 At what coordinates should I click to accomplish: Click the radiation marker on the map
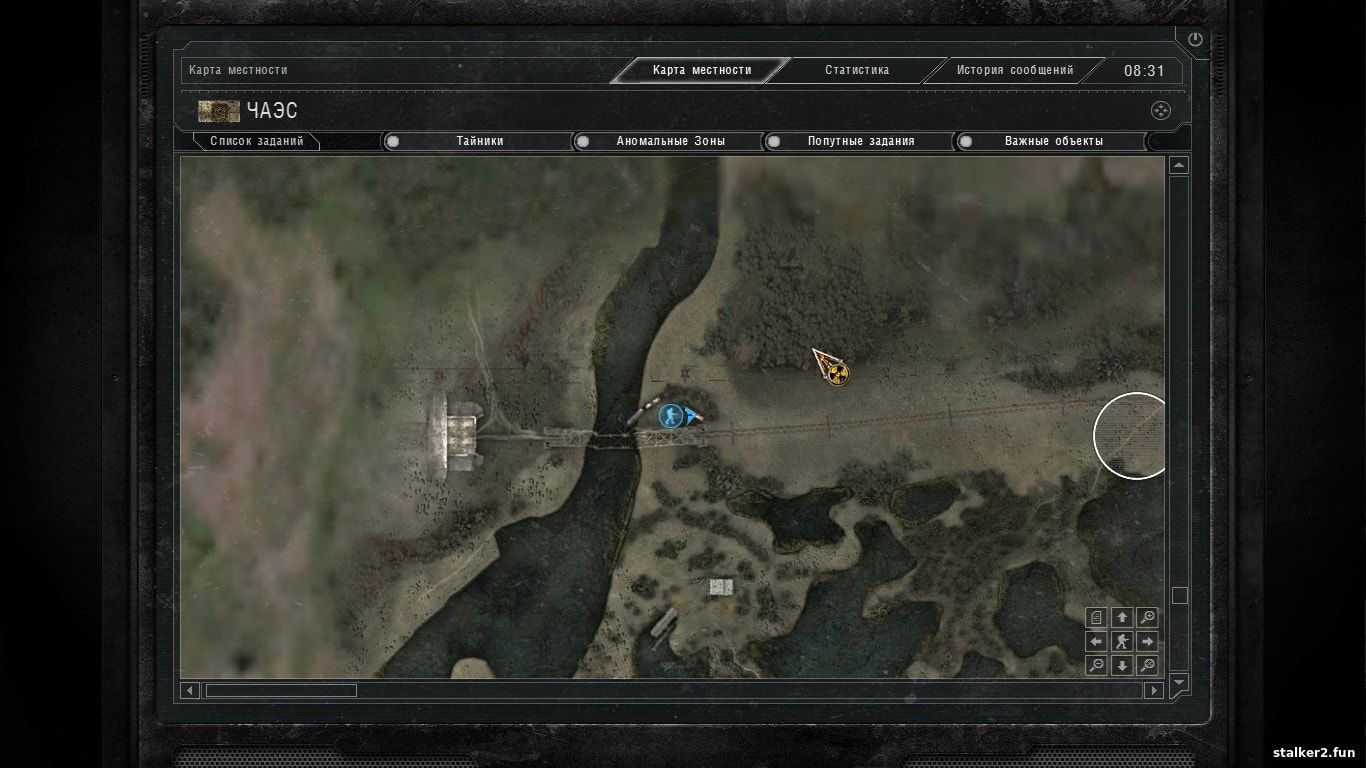pyautogui.click(x=838, y=374)
